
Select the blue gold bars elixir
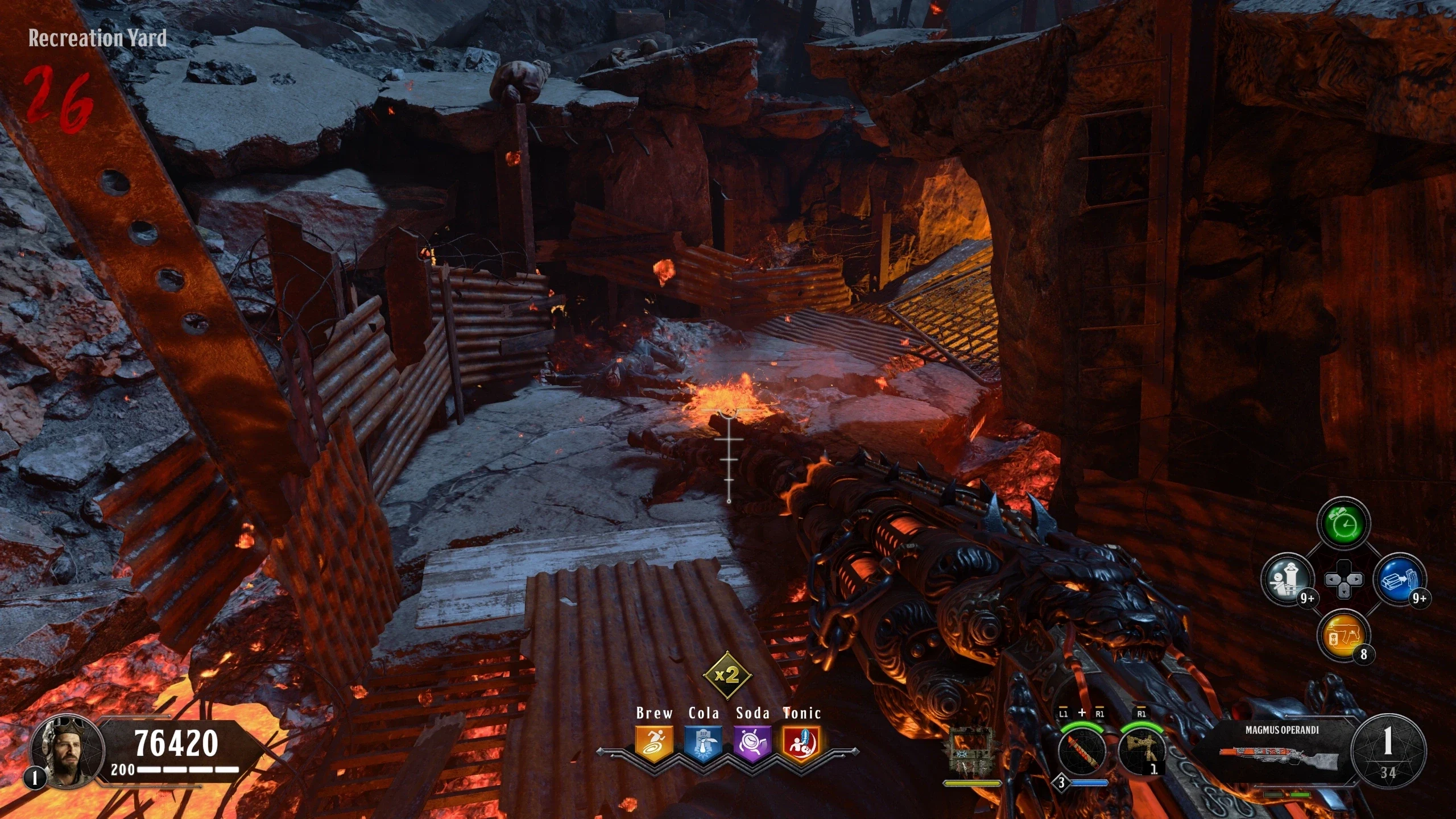tap(1400, 580)
